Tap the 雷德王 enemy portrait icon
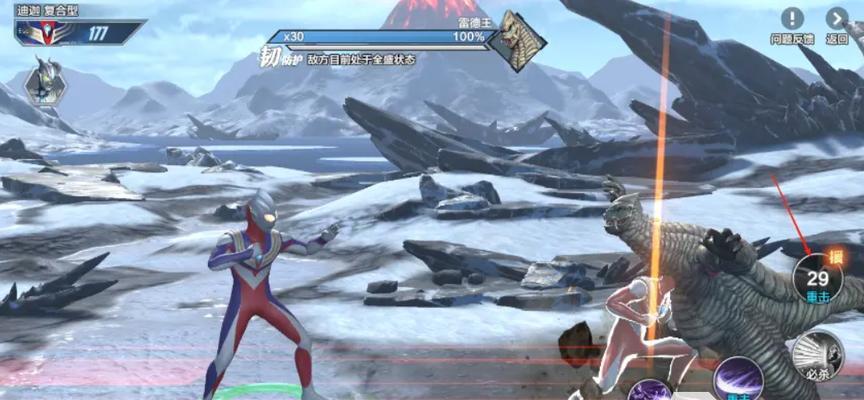Image resolution: width=864 pixels, height=400 pixels. (521, 39)
